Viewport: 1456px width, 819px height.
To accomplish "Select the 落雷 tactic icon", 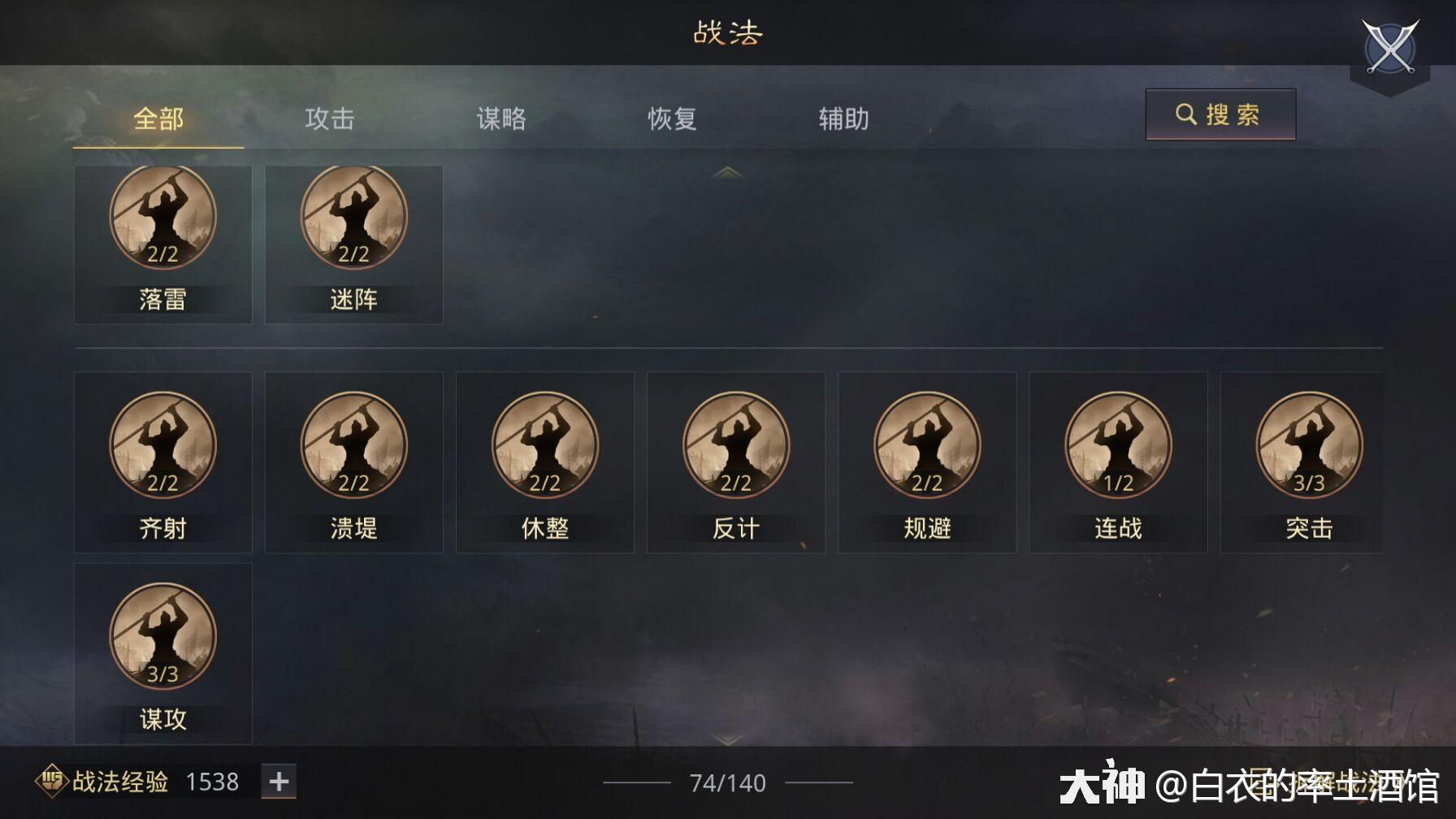I will (x=162, y=215).
